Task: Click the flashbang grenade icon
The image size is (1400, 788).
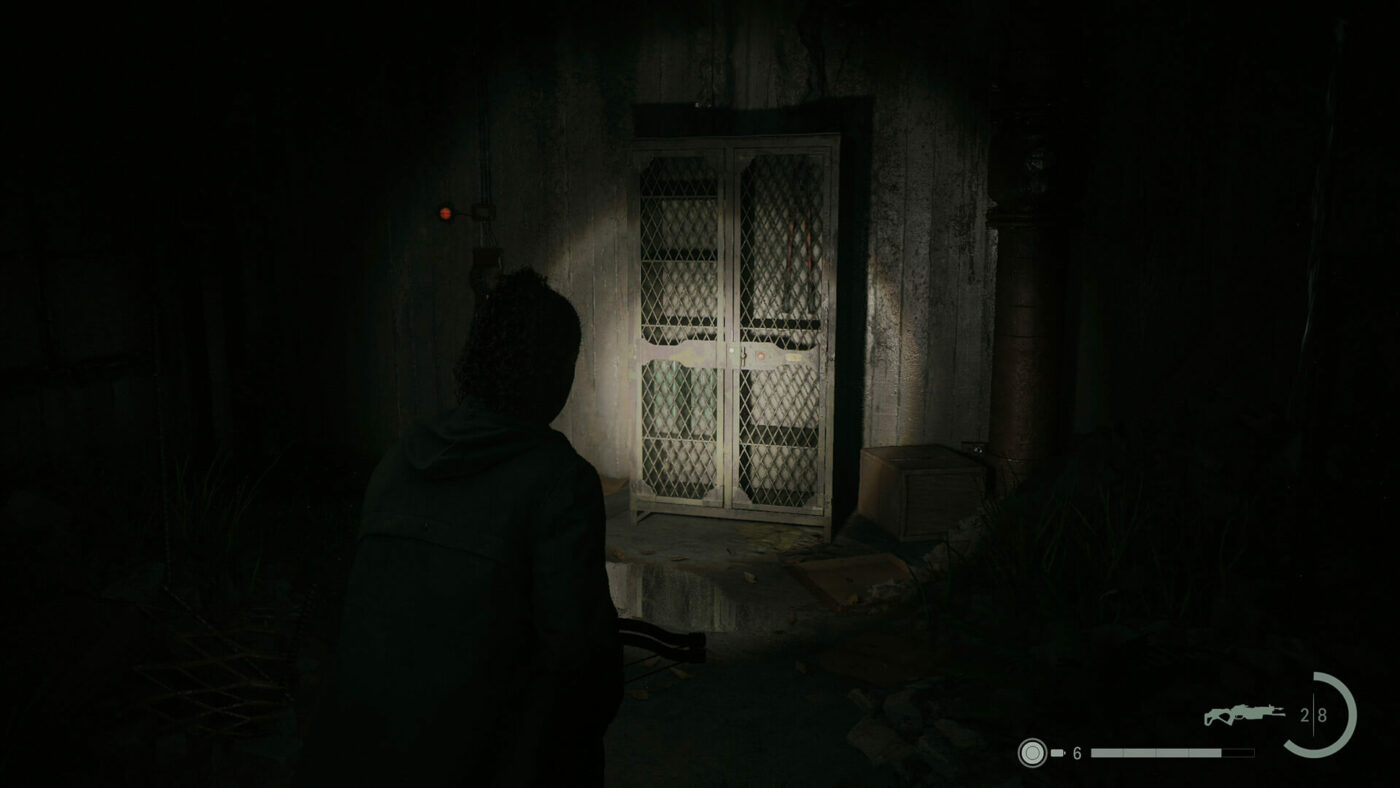Action: pos(1032,752)
